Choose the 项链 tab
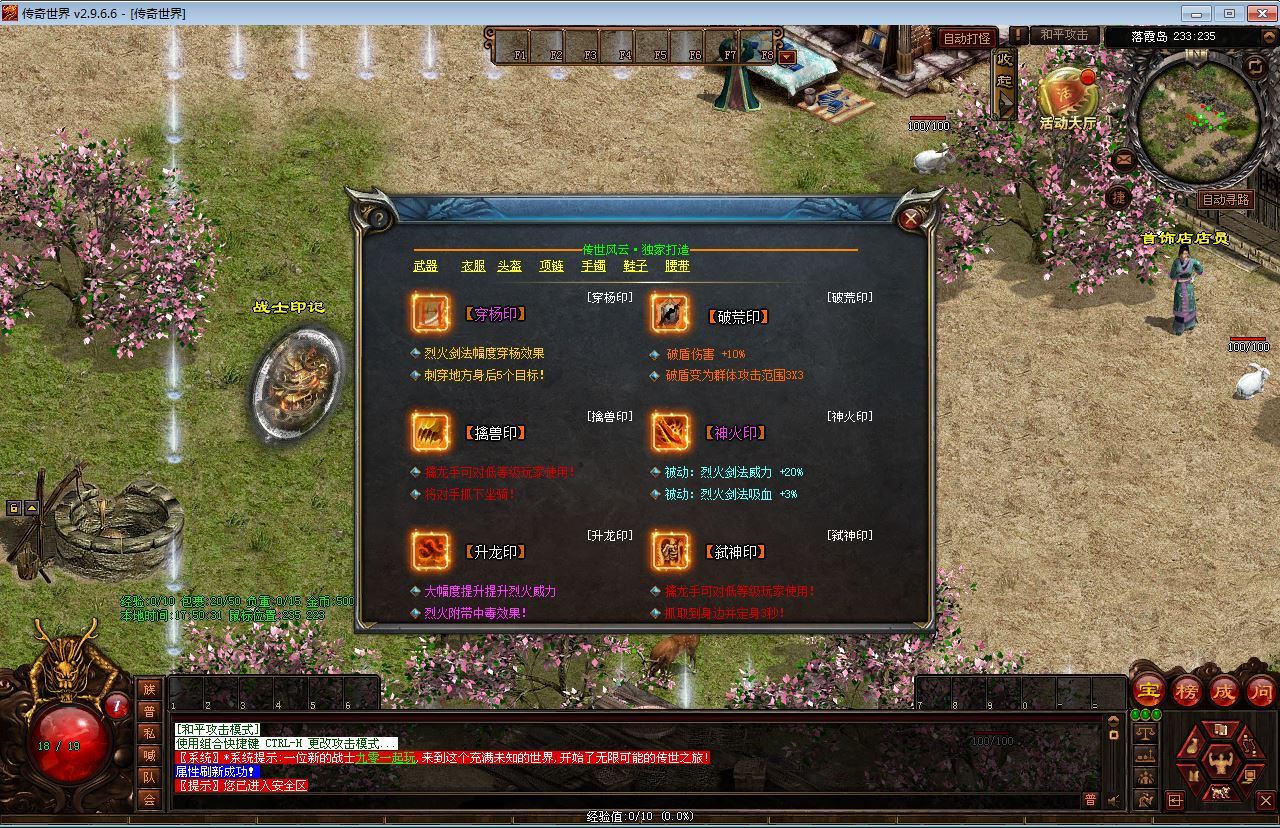This screenshot has width=1280, height=828. [x=551, y=266]
